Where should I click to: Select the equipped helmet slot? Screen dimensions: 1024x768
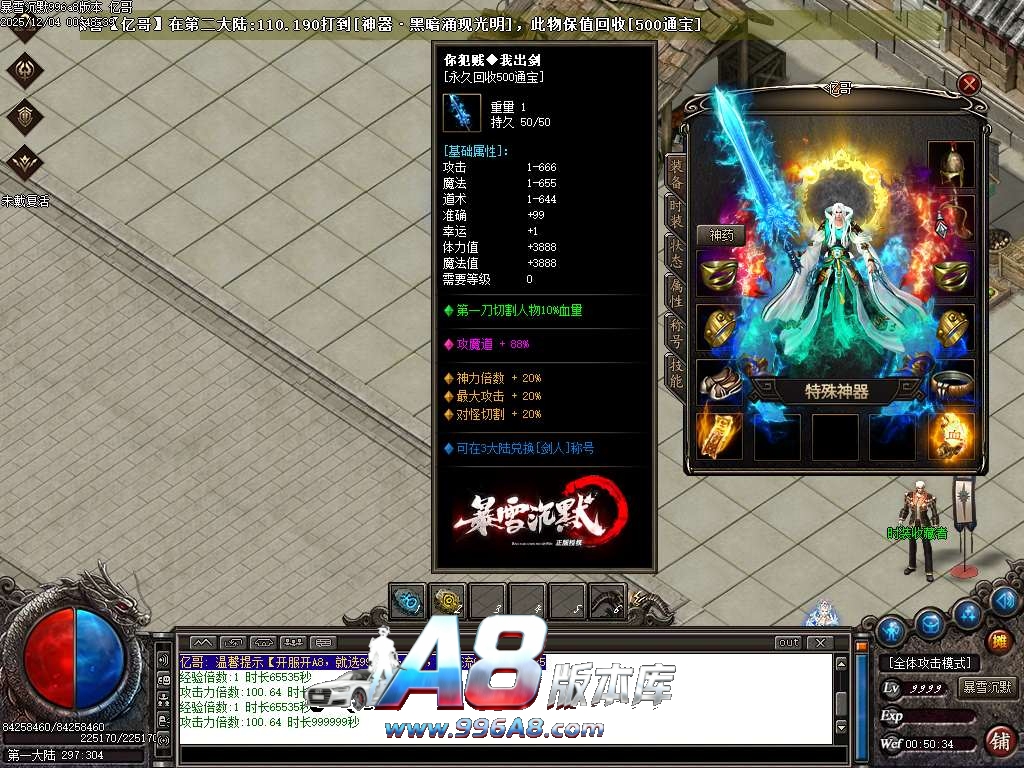coord(951,165)
